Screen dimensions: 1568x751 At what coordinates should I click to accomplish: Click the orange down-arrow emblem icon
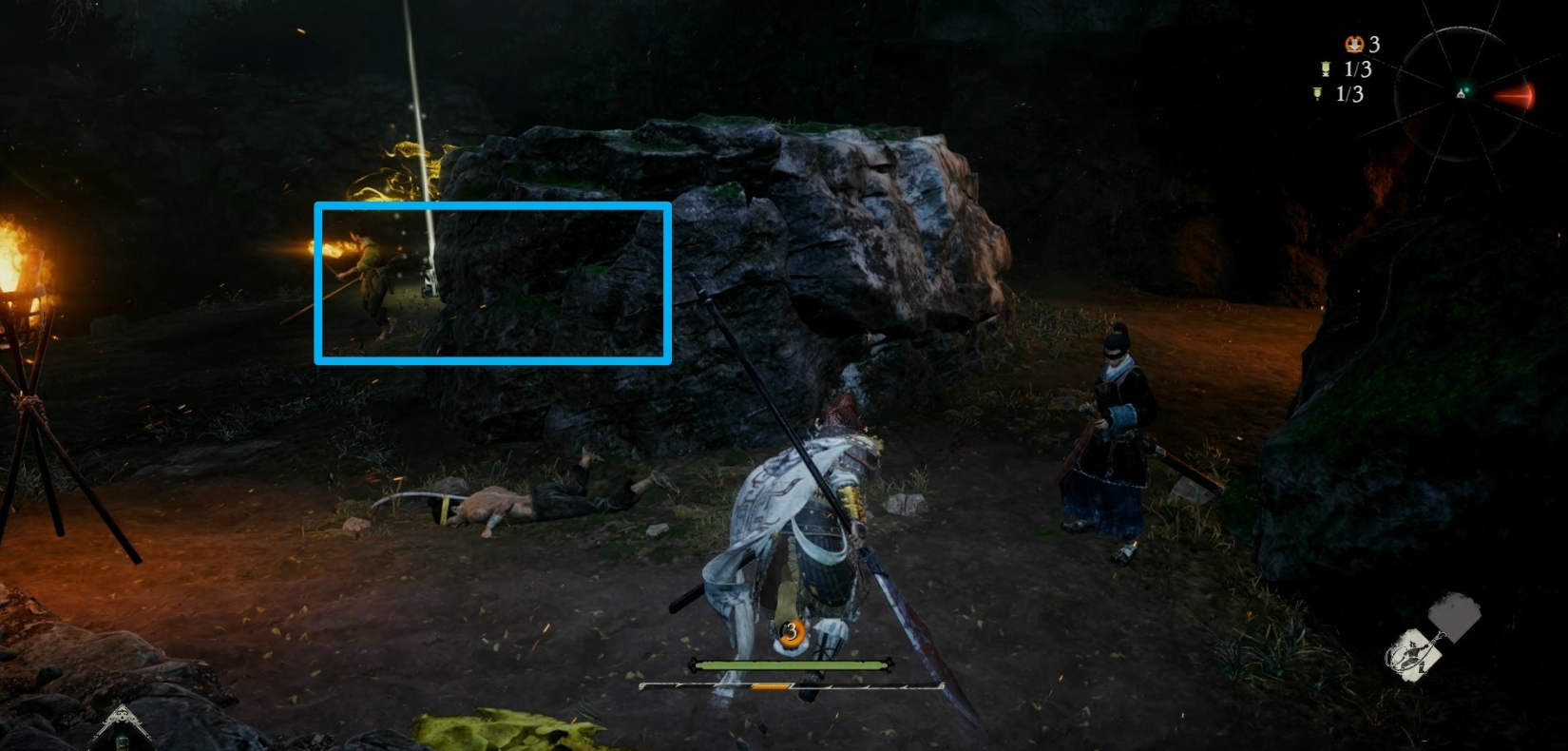pos(1353,44)
